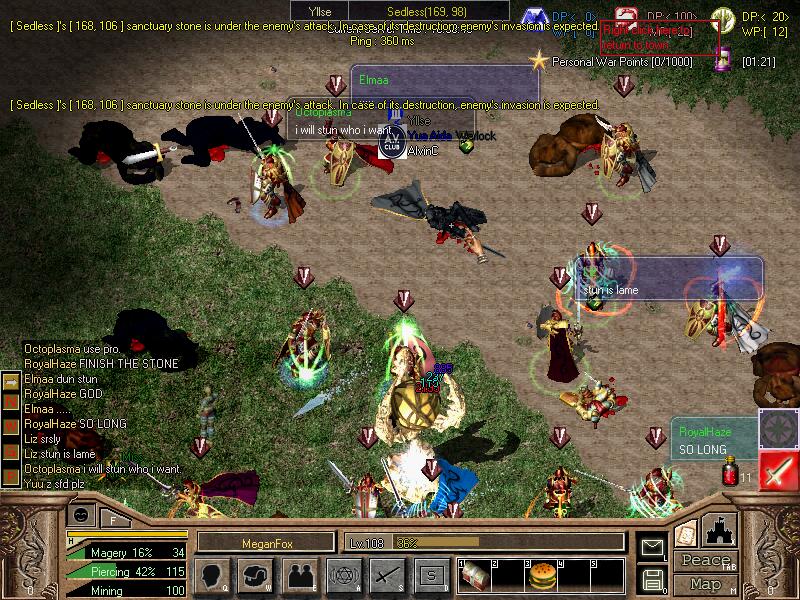Open the castle icon panel
The image size is (800, 600).
tap(721, 530)
